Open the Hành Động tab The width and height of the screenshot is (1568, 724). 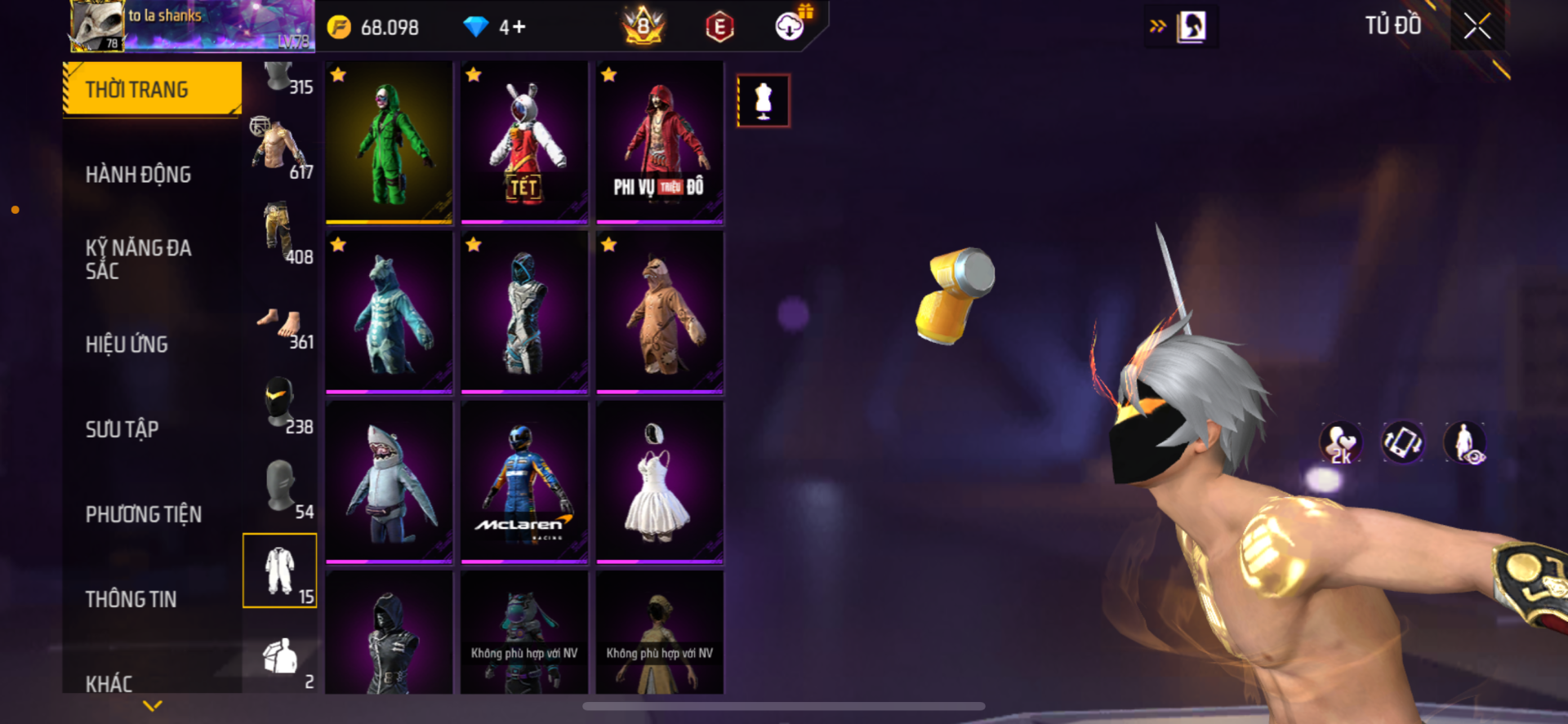(x=138, y=174)
